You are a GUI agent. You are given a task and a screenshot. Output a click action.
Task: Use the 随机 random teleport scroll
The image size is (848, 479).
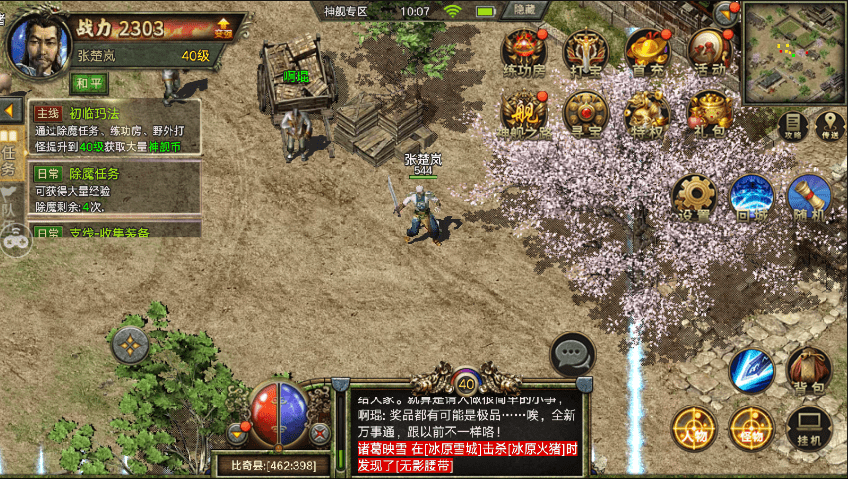coord(808,197)
